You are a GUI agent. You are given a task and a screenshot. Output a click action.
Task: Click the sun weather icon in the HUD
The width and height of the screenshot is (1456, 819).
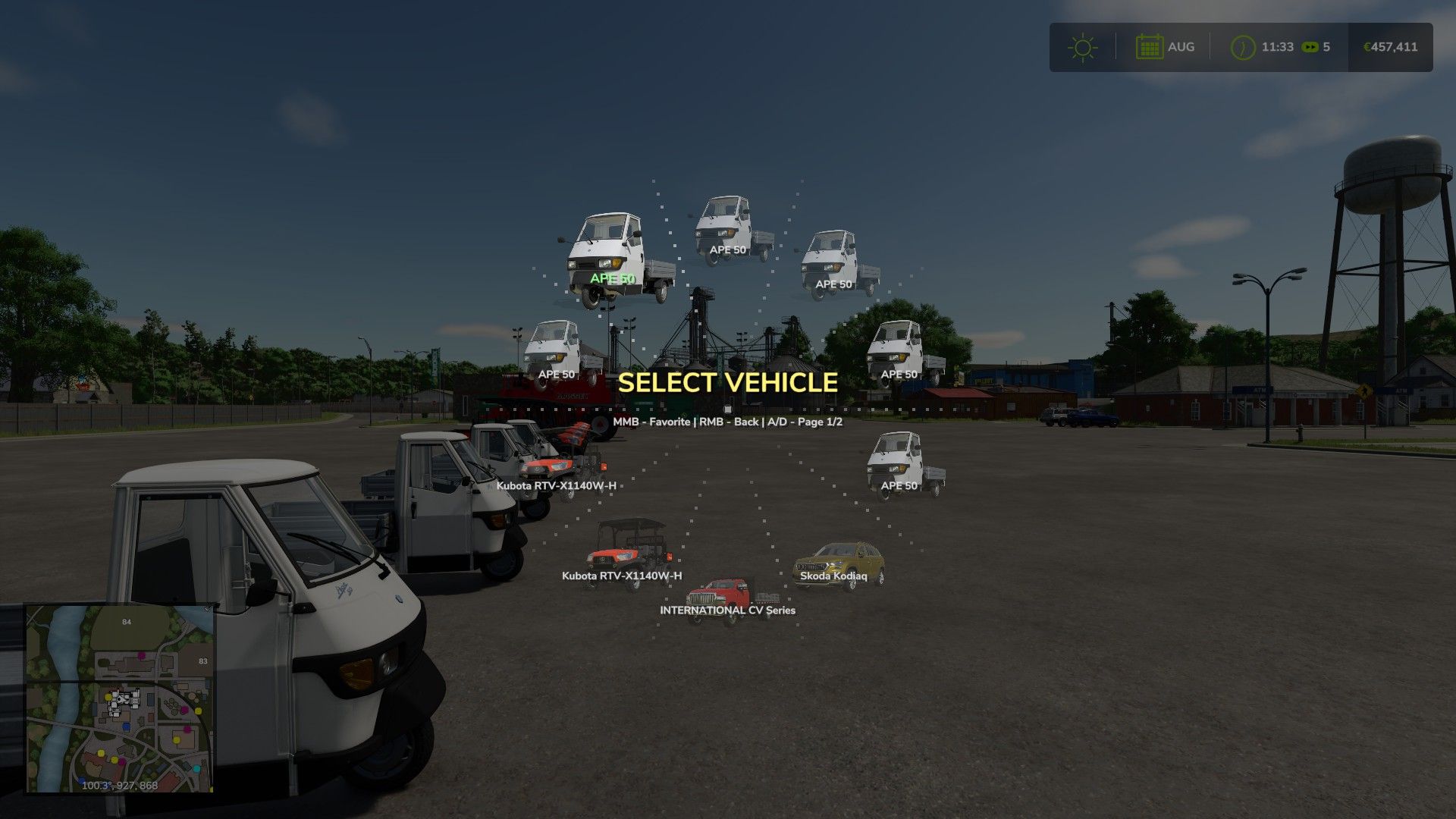pos(1082,45)
